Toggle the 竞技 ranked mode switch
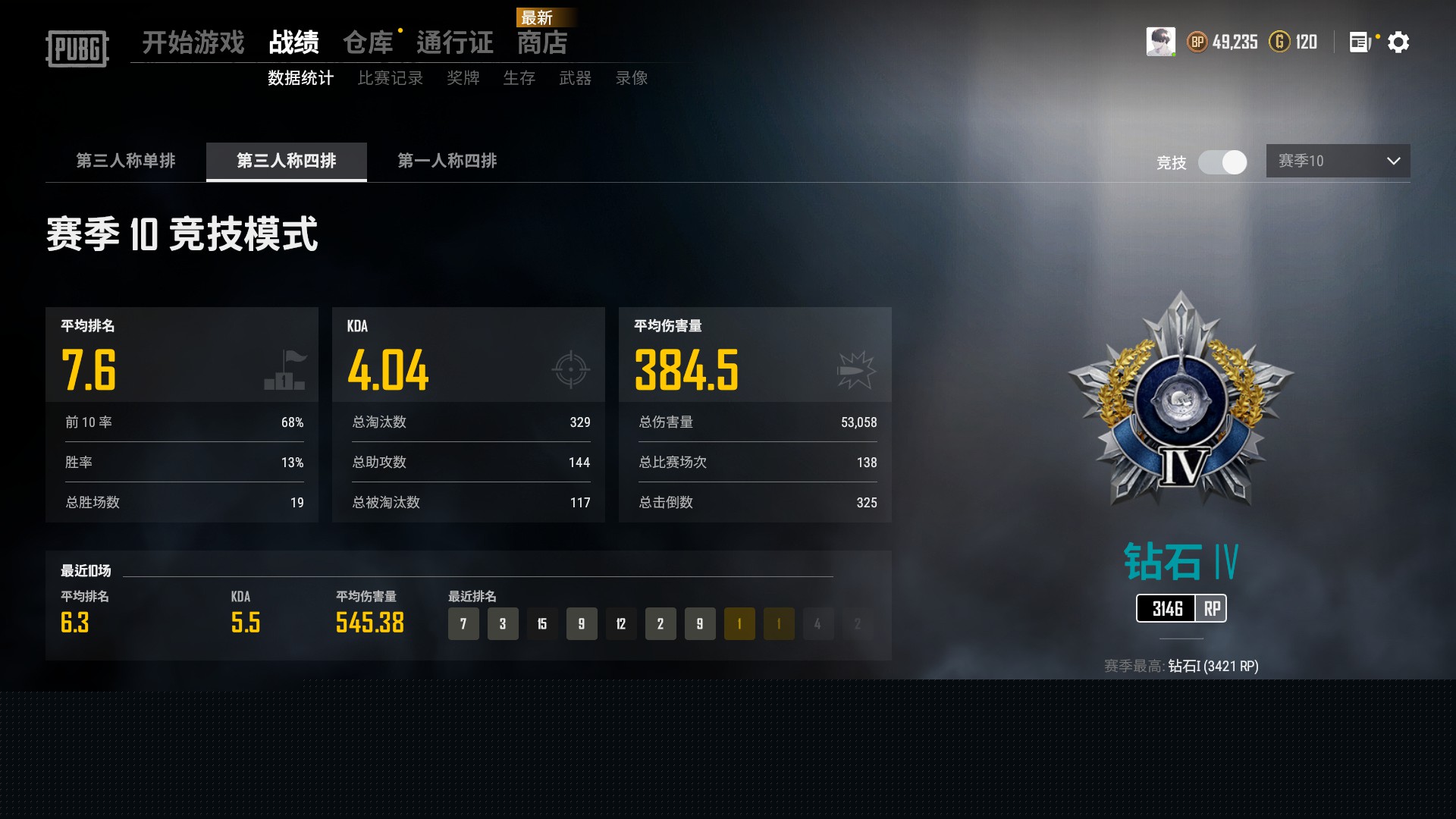 pos(1222,162)
